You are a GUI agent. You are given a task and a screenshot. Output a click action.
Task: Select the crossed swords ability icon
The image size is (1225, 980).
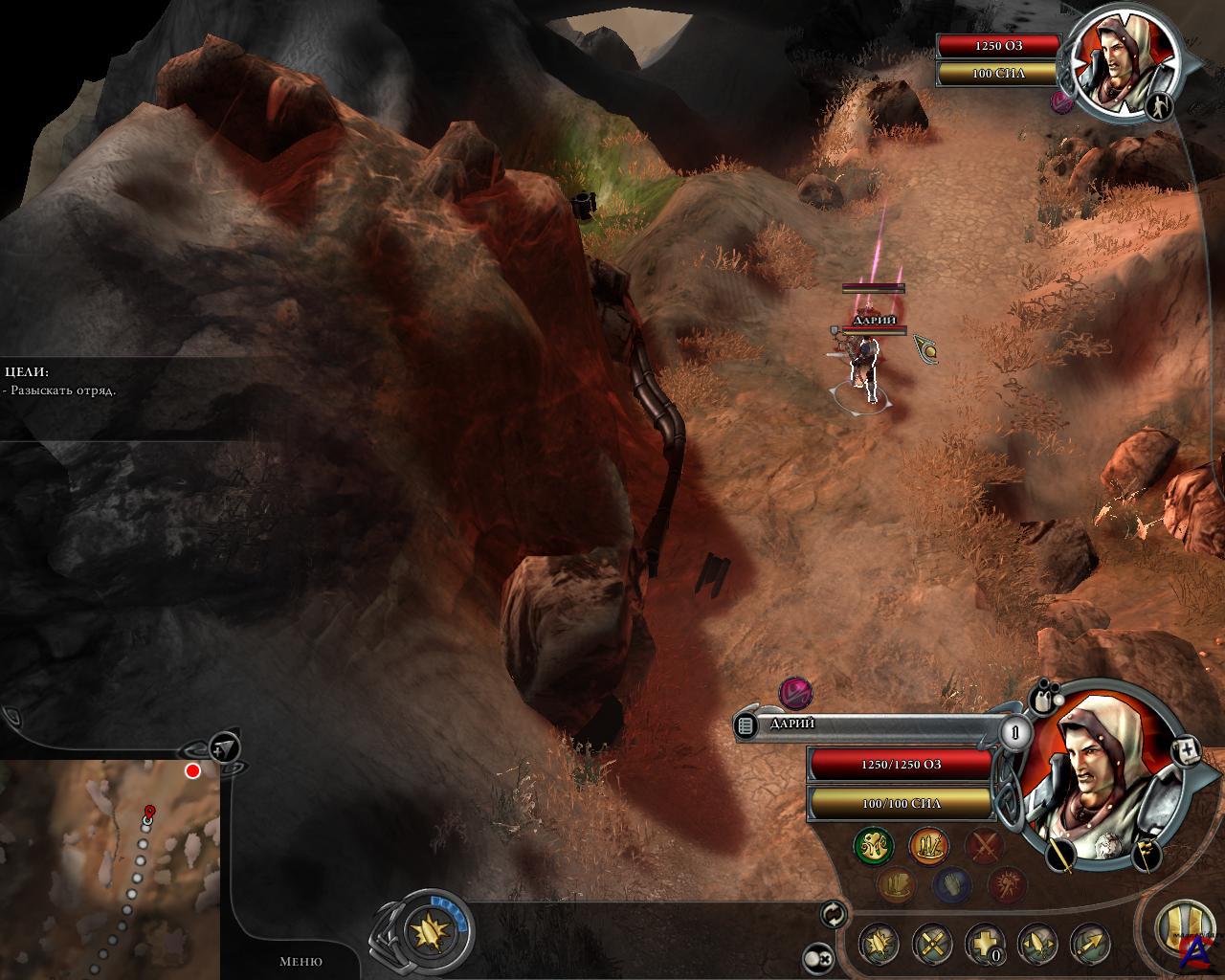984,846
